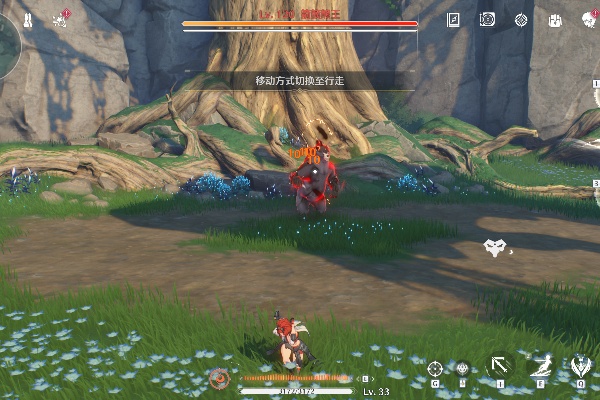Open the journal book icon
The height and width of the screenshot is (400, 600).
tap(453, 20)
